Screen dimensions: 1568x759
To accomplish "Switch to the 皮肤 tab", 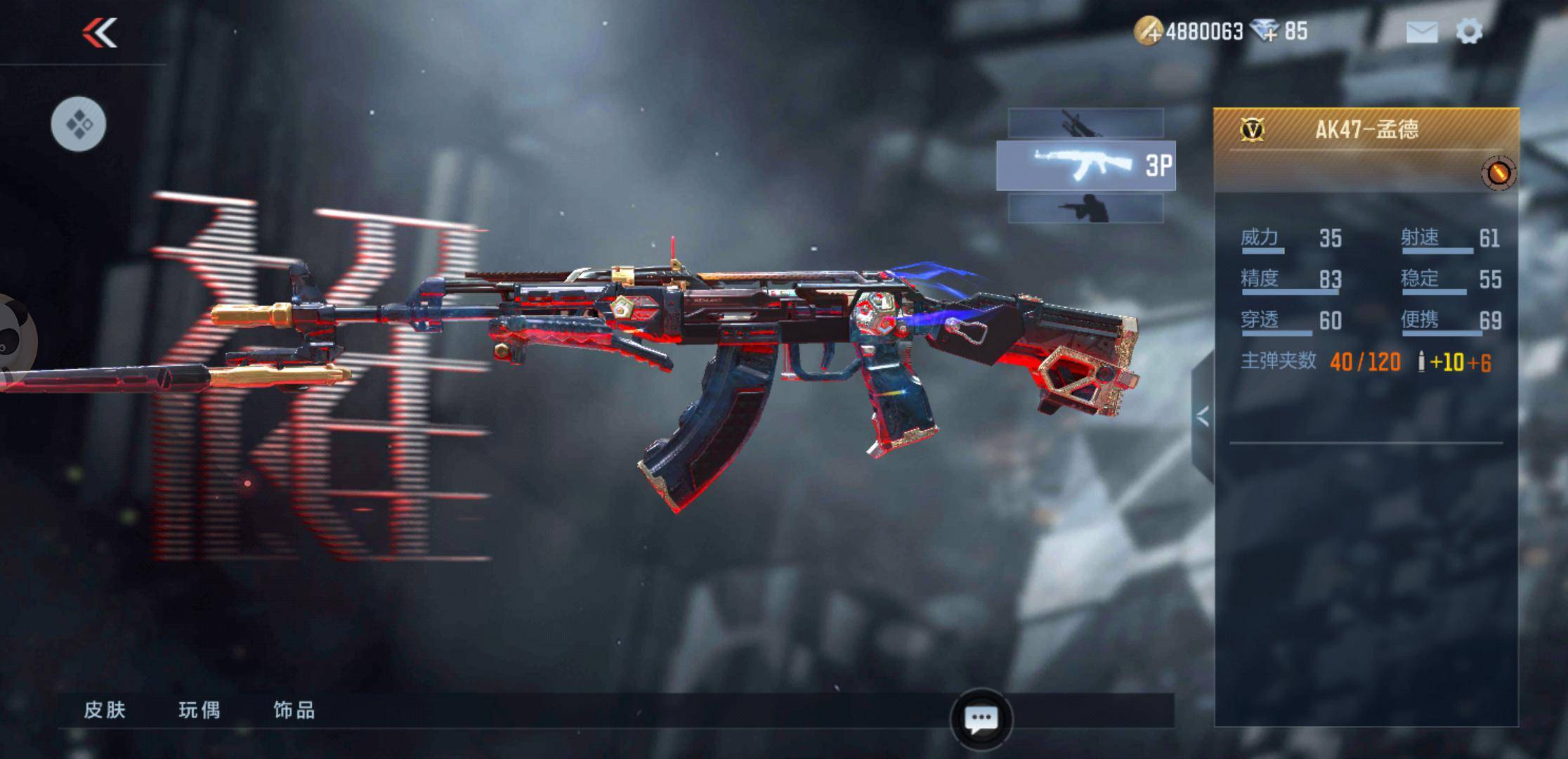I will click(105, 710).
